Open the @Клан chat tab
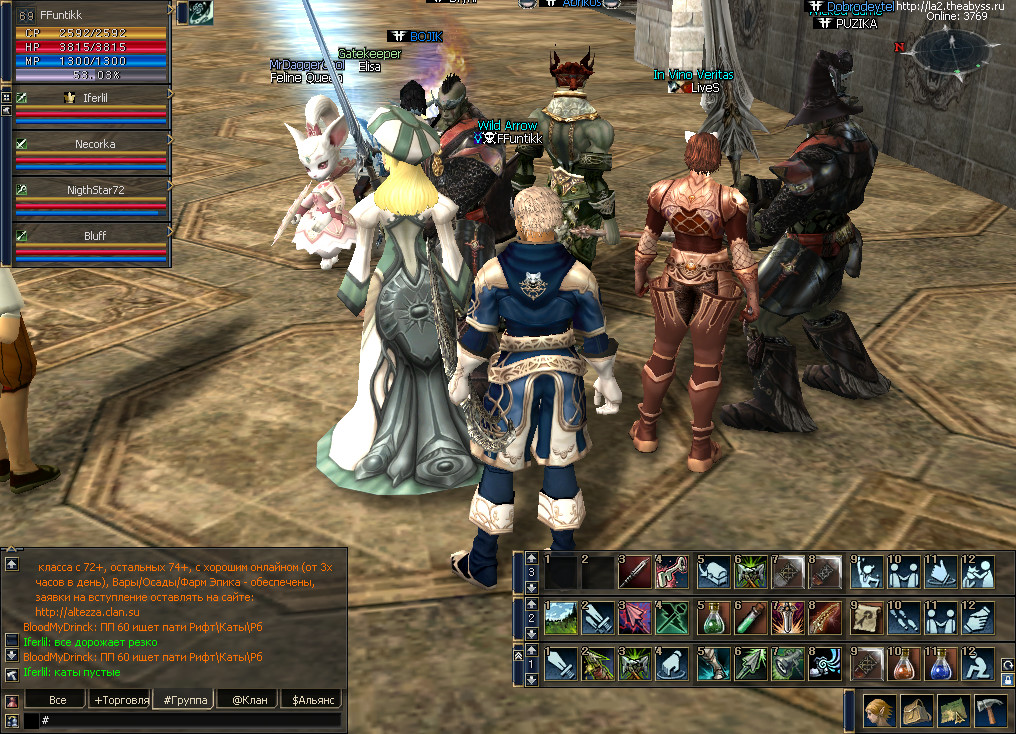This screenshot has width=1016, height=734. 248,700
